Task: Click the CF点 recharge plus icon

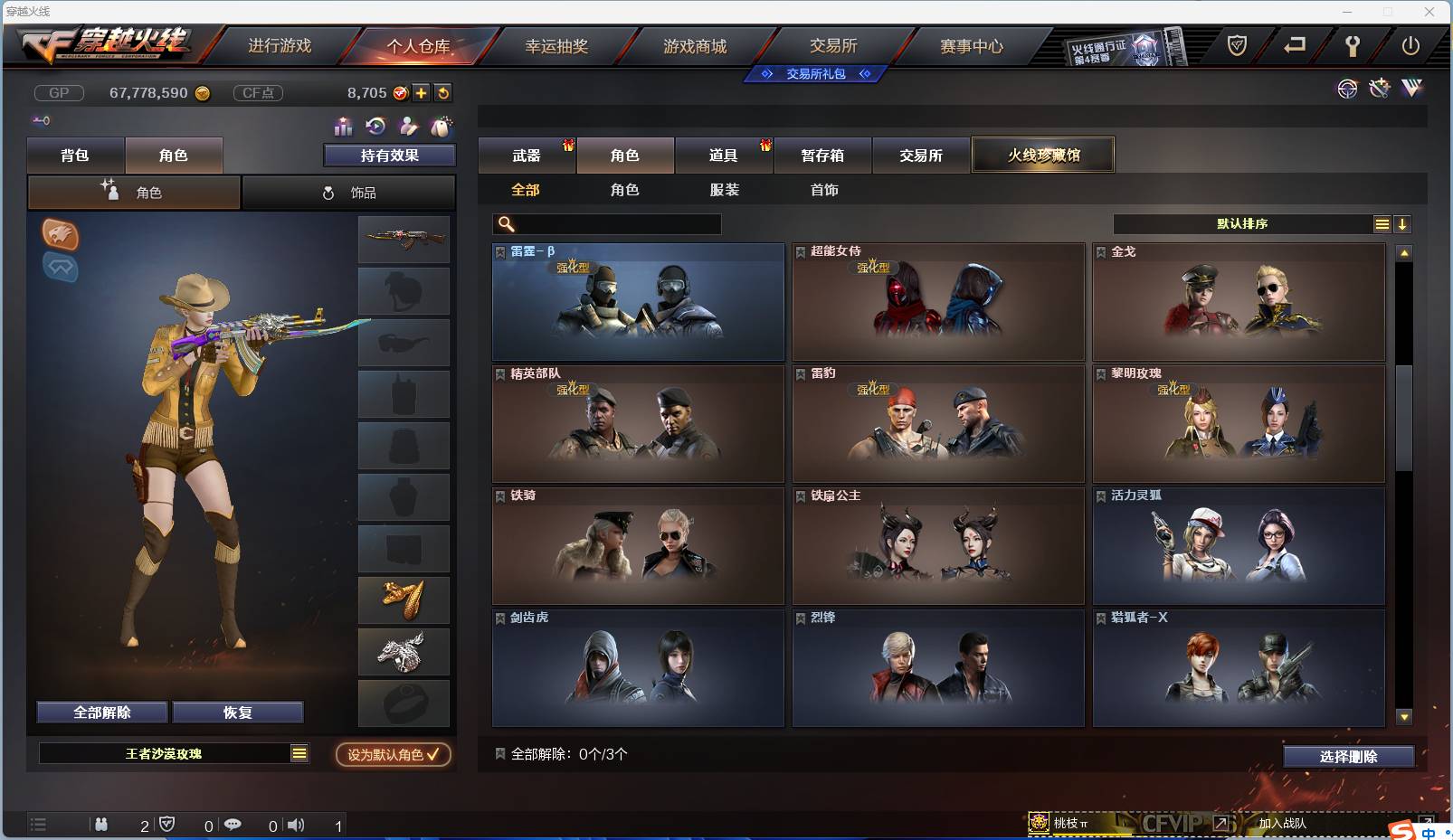Action: (422, 93)
